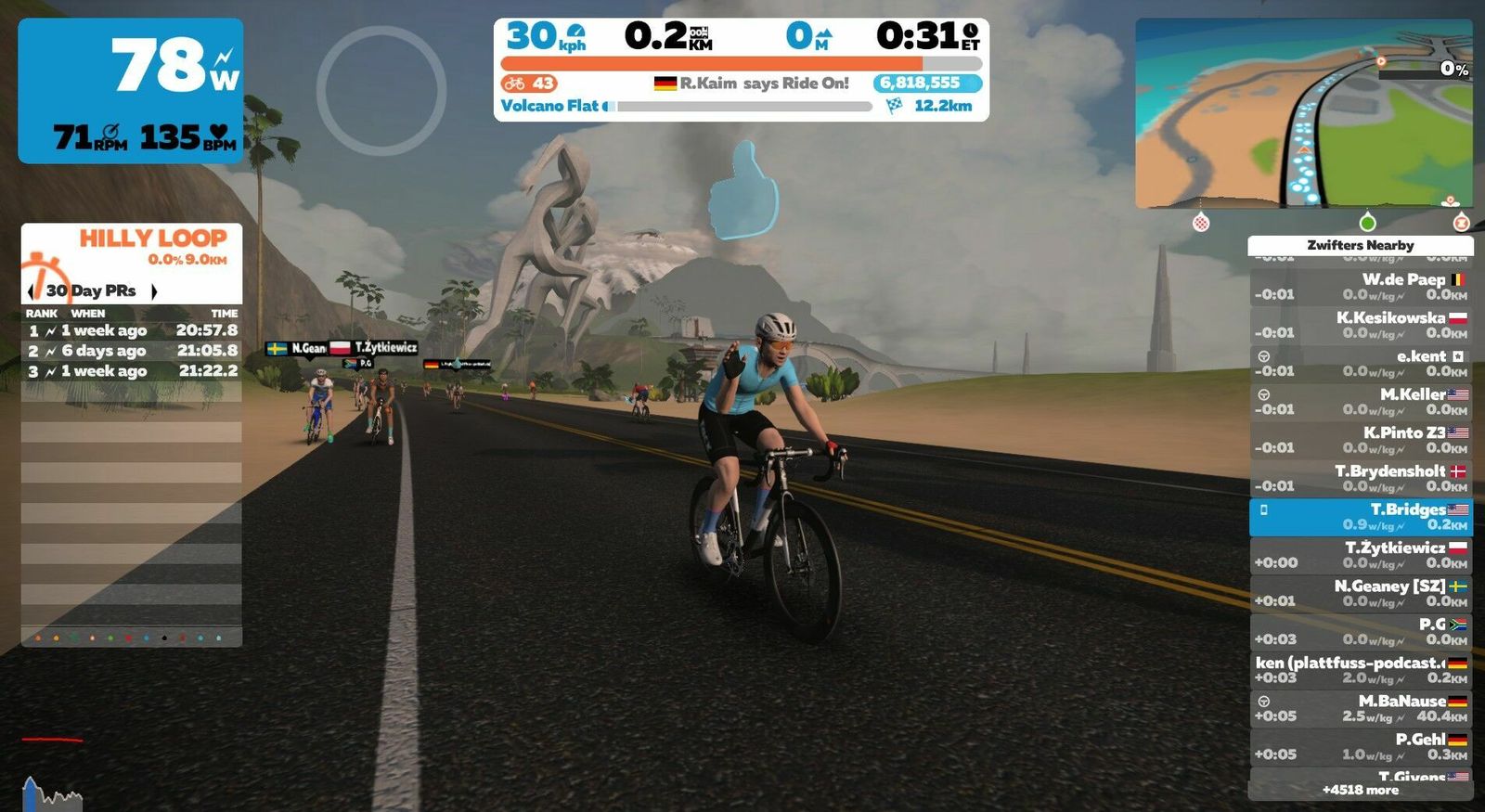Viewport: 1485px width, 812px height.
Task: Choose e.kent from the riders list
Action: [x=1361, y=363]
